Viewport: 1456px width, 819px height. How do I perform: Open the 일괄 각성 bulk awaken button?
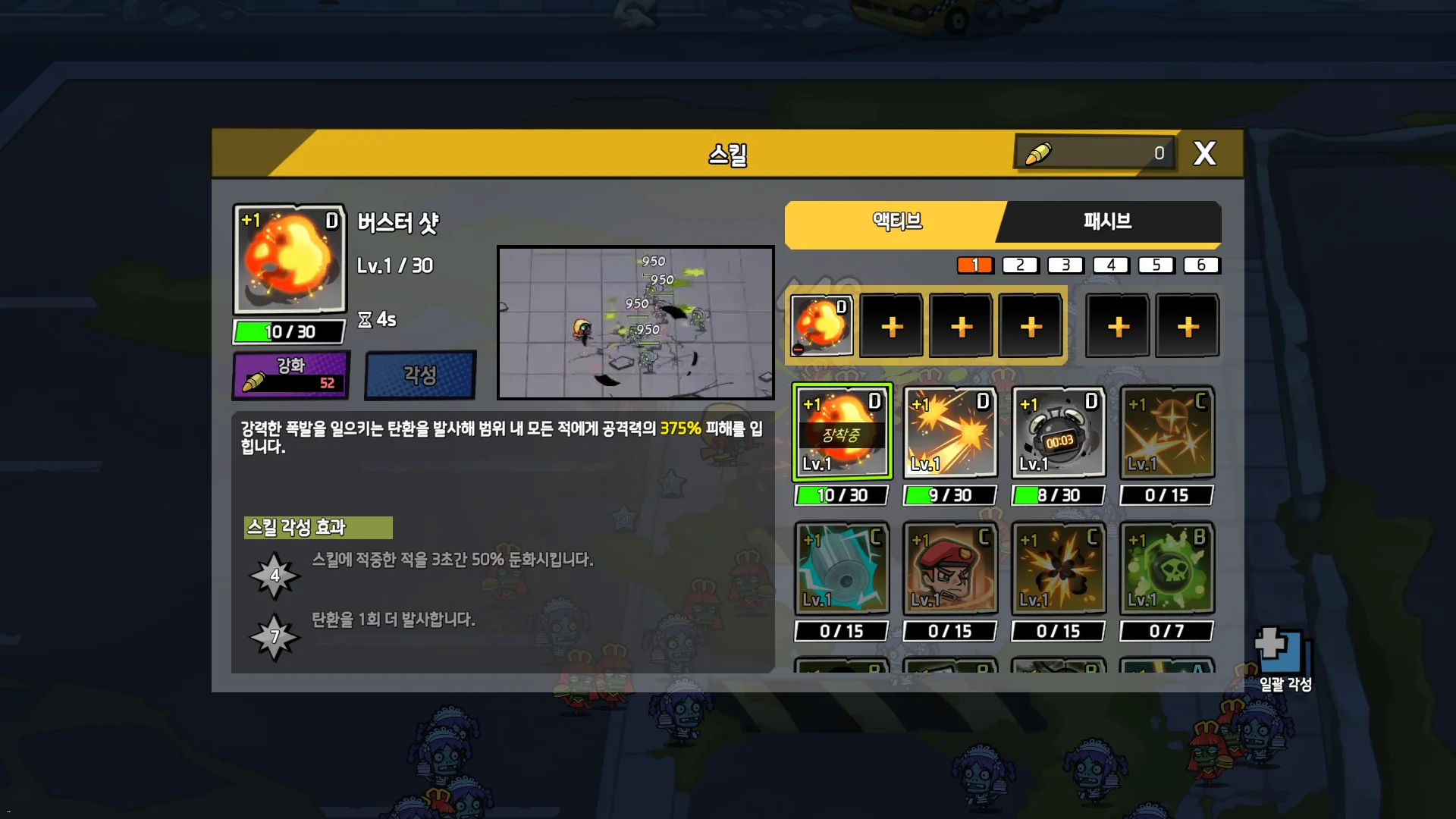(1284, 660)
